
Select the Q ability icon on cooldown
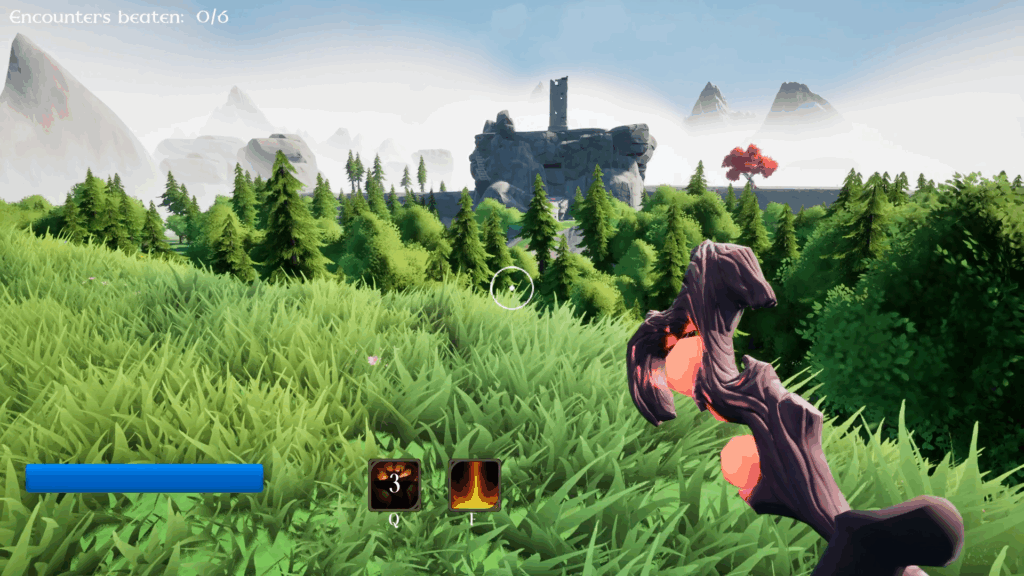point(394,485)
